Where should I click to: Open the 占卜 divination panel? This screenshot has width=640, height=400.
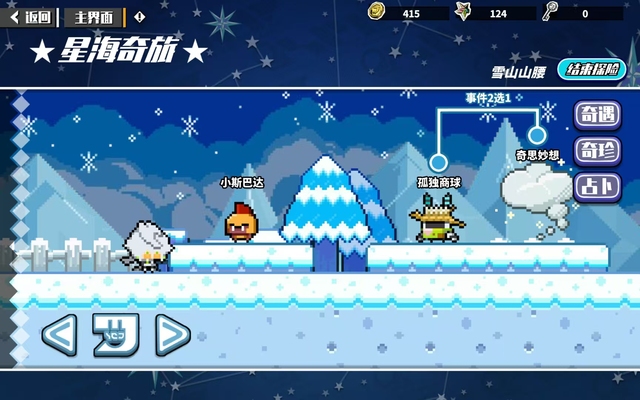pyautogui.click(x=596, y=186)
